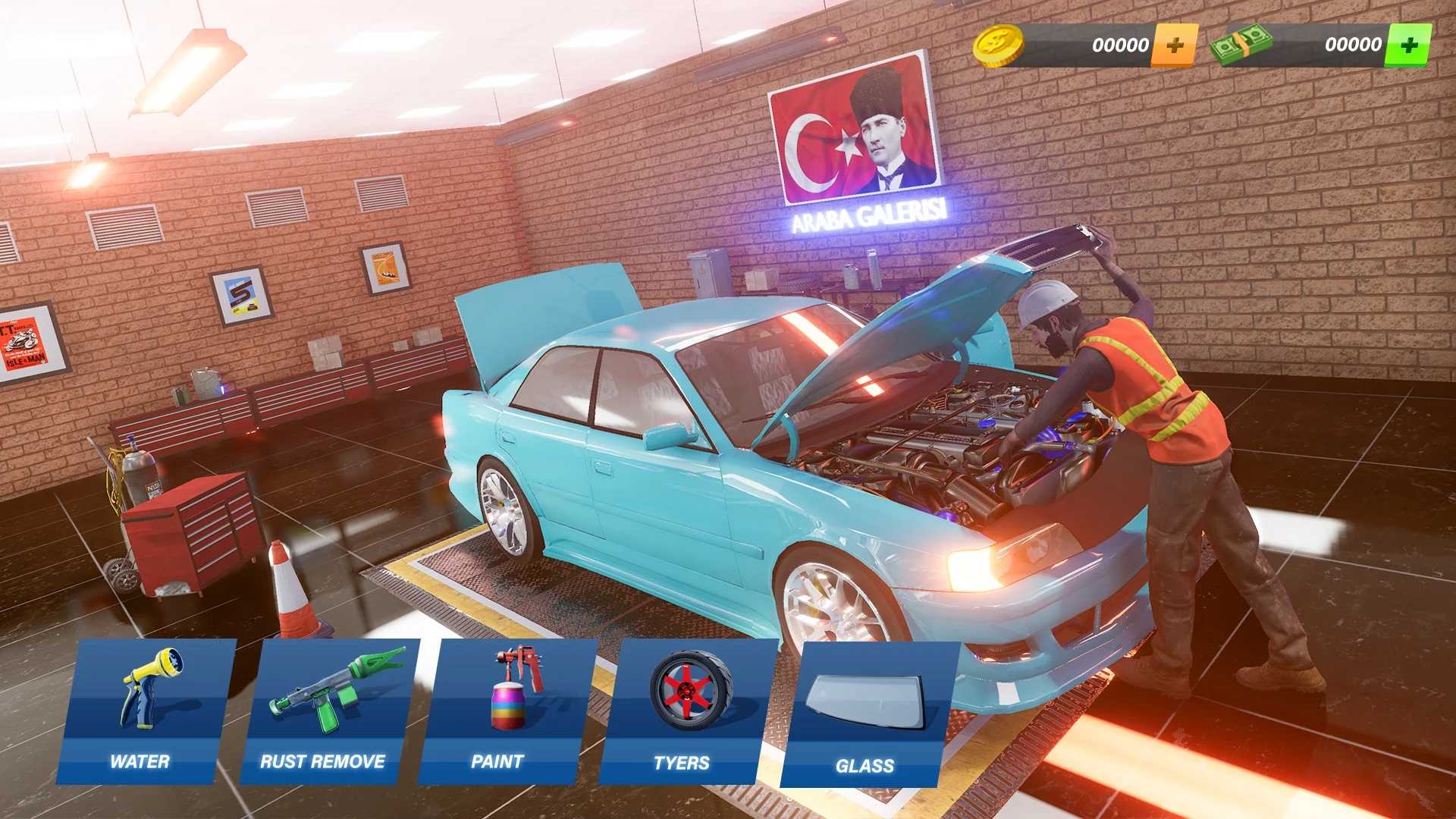This screenshot has width=1456, height=819.
Task: Add more gold coins with orange plus
Action: point(1175,45)
